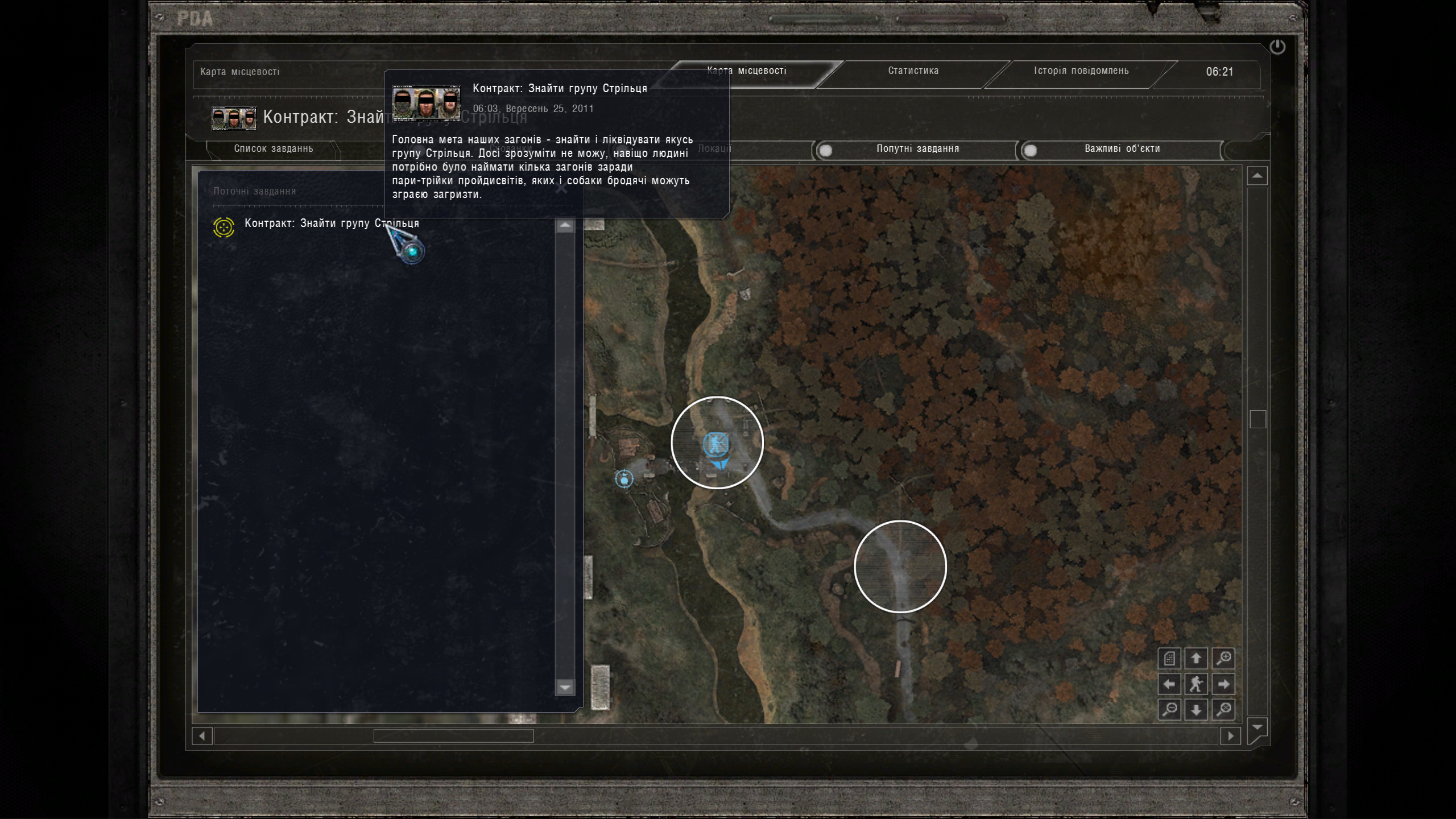Viewport: 1456px width, 819px height.
Task: Pan the map down with the arrow button
Action: coord(1196,710)
